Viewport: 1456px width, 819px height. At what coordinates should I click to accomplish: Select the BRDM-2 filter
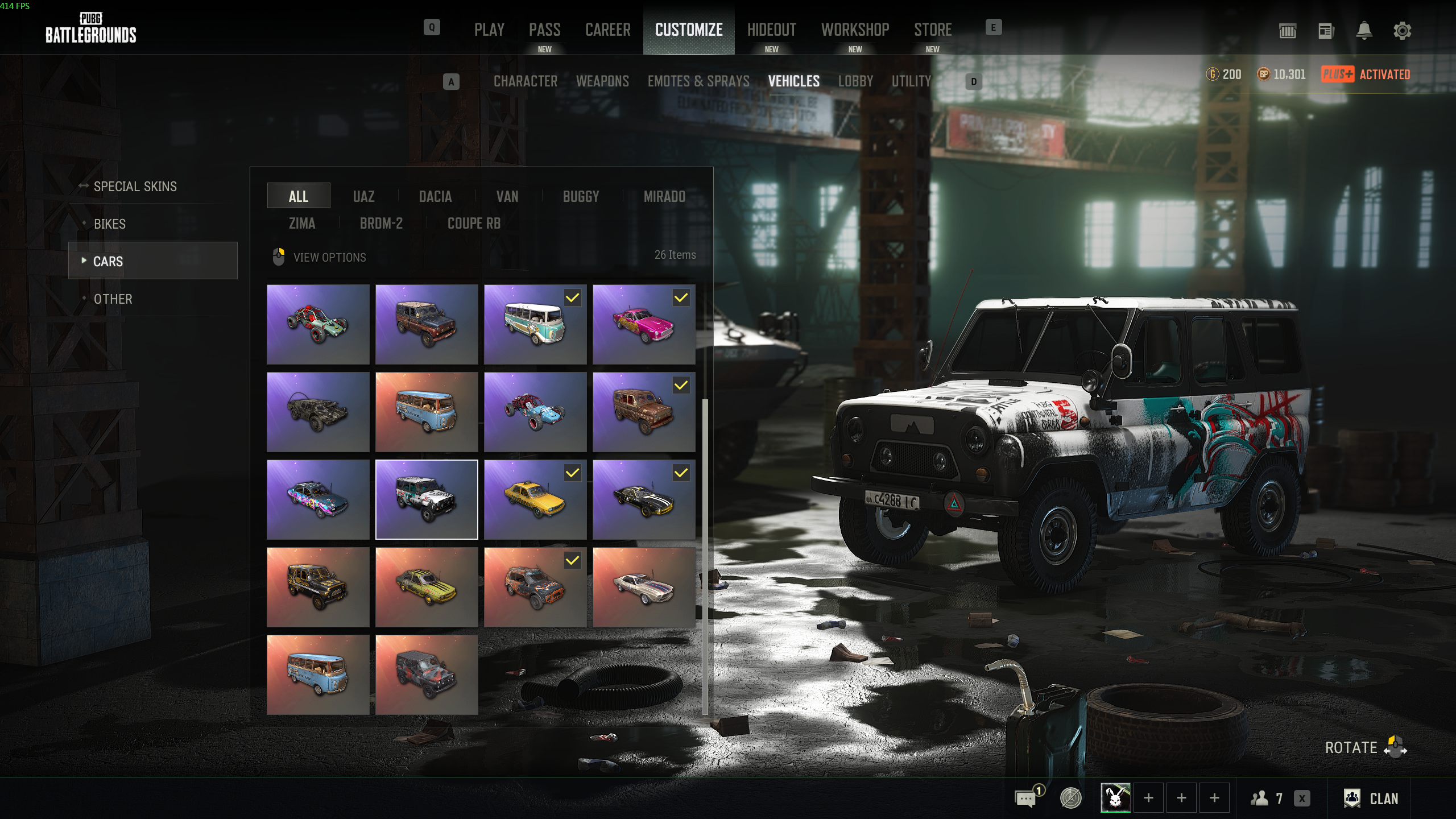tap(381, 224)
